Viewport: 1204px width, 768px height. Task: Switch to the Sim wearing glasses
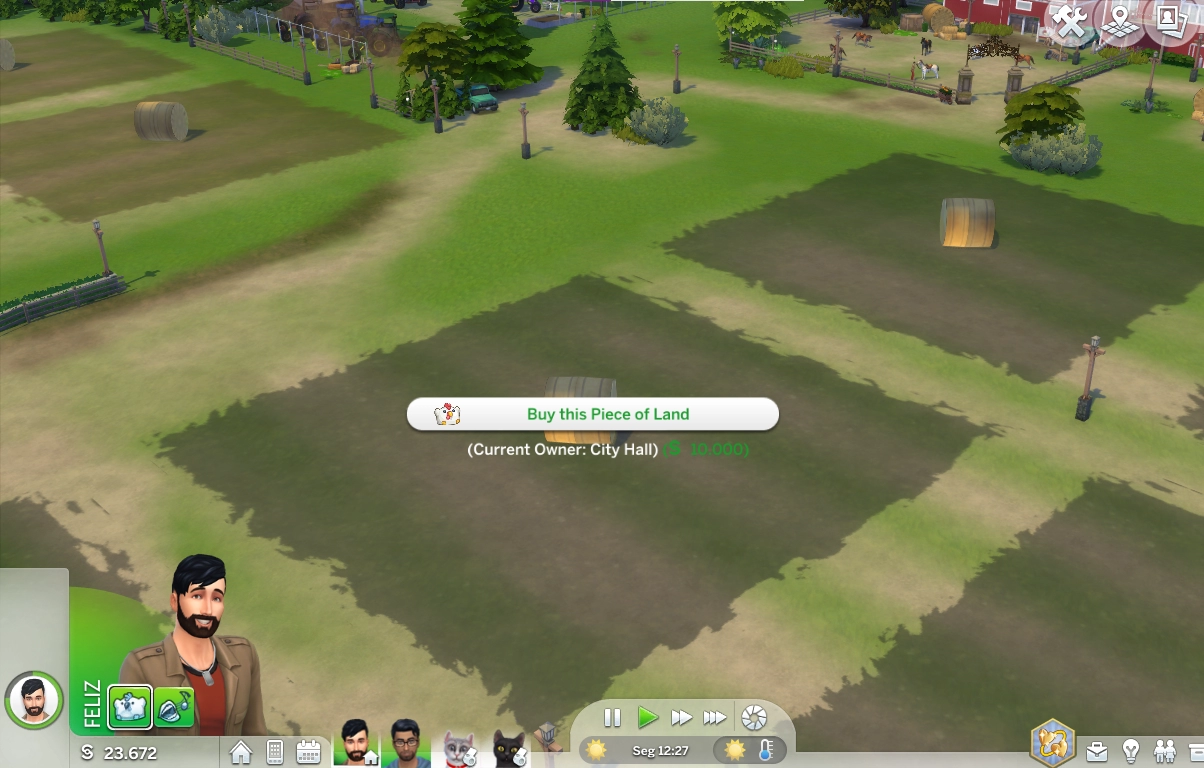[x=405, y=743]
